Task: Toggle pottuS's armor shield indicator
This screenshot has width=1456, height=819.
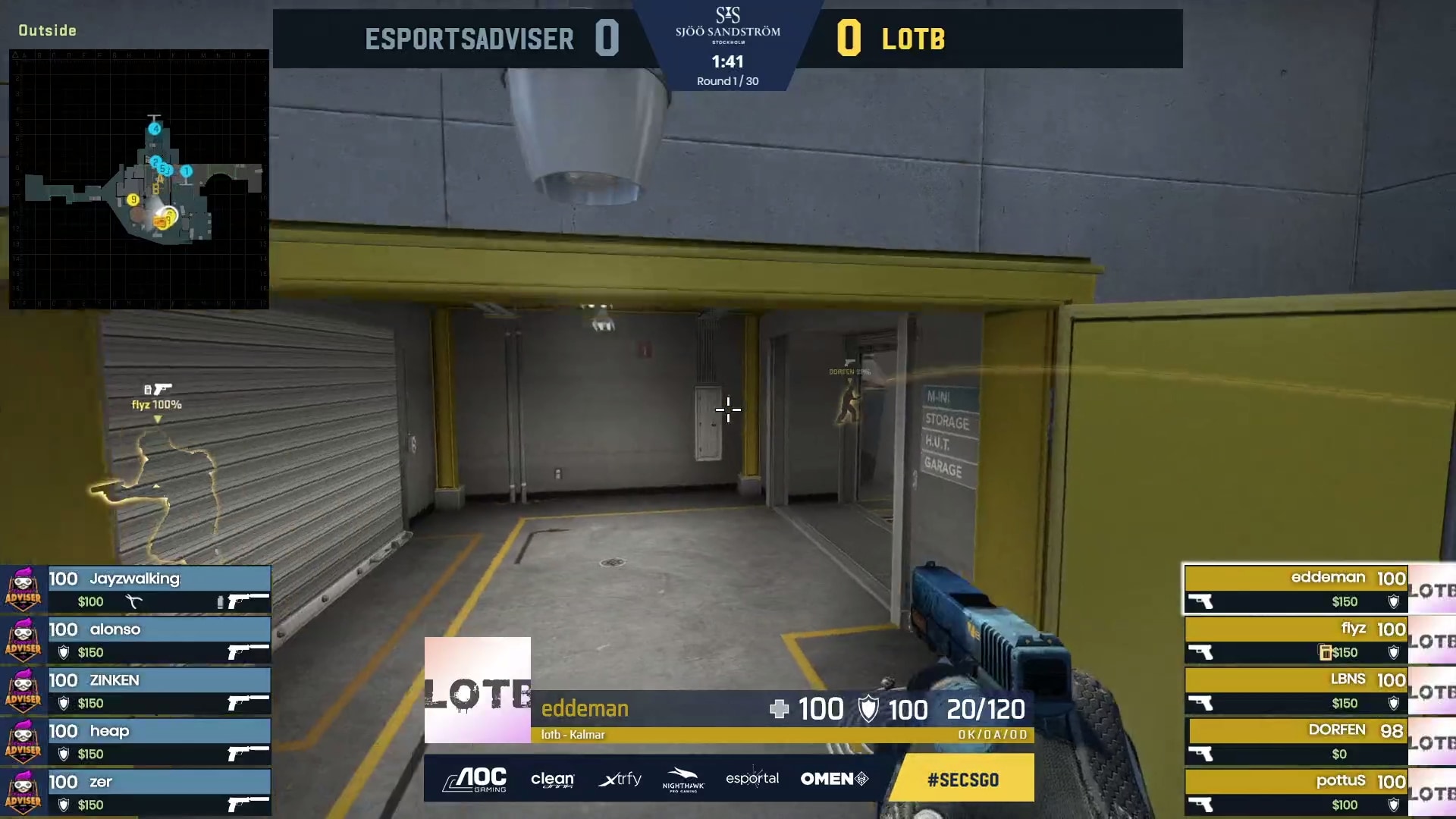Action: tap(1393, 803)
